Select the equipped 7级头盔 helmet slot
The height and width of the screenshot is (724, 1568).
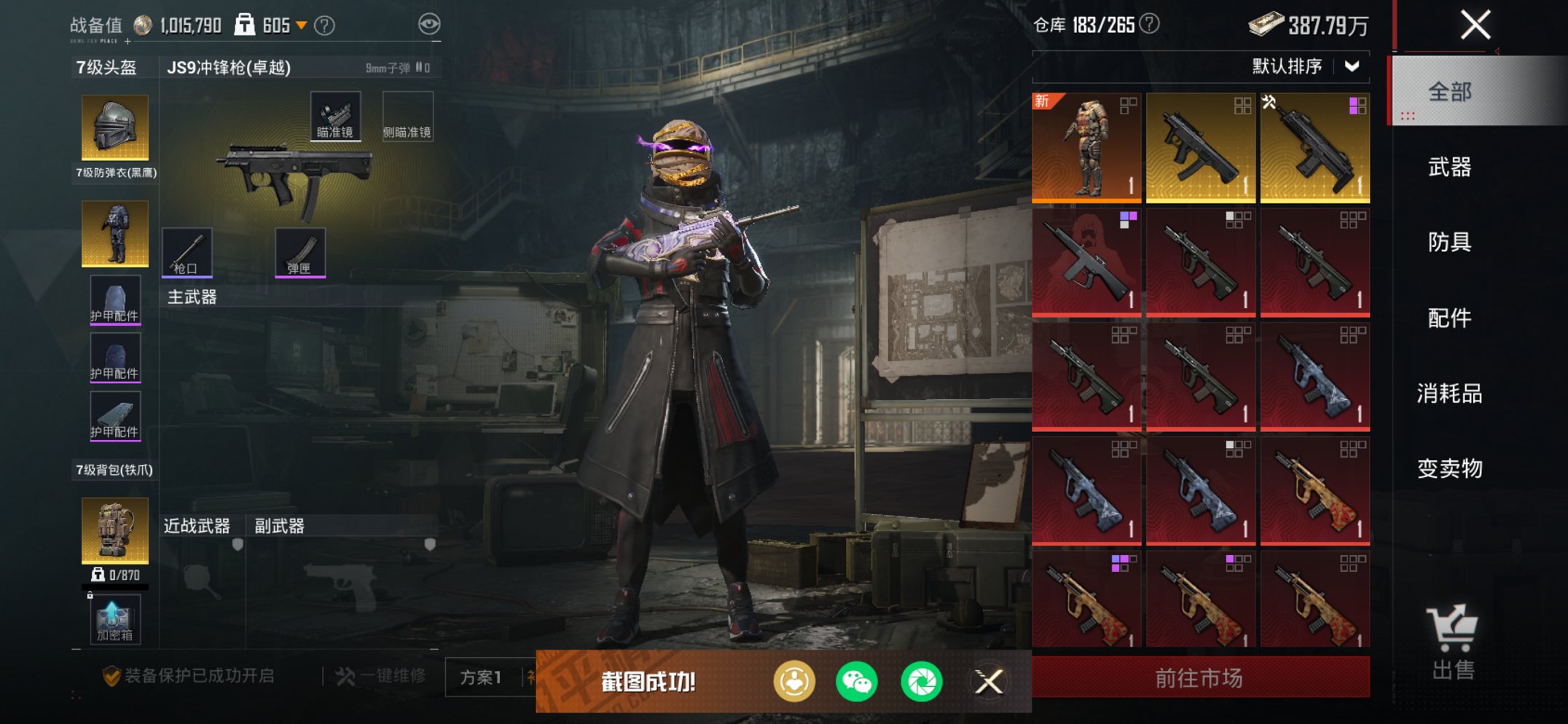[115, 127]
